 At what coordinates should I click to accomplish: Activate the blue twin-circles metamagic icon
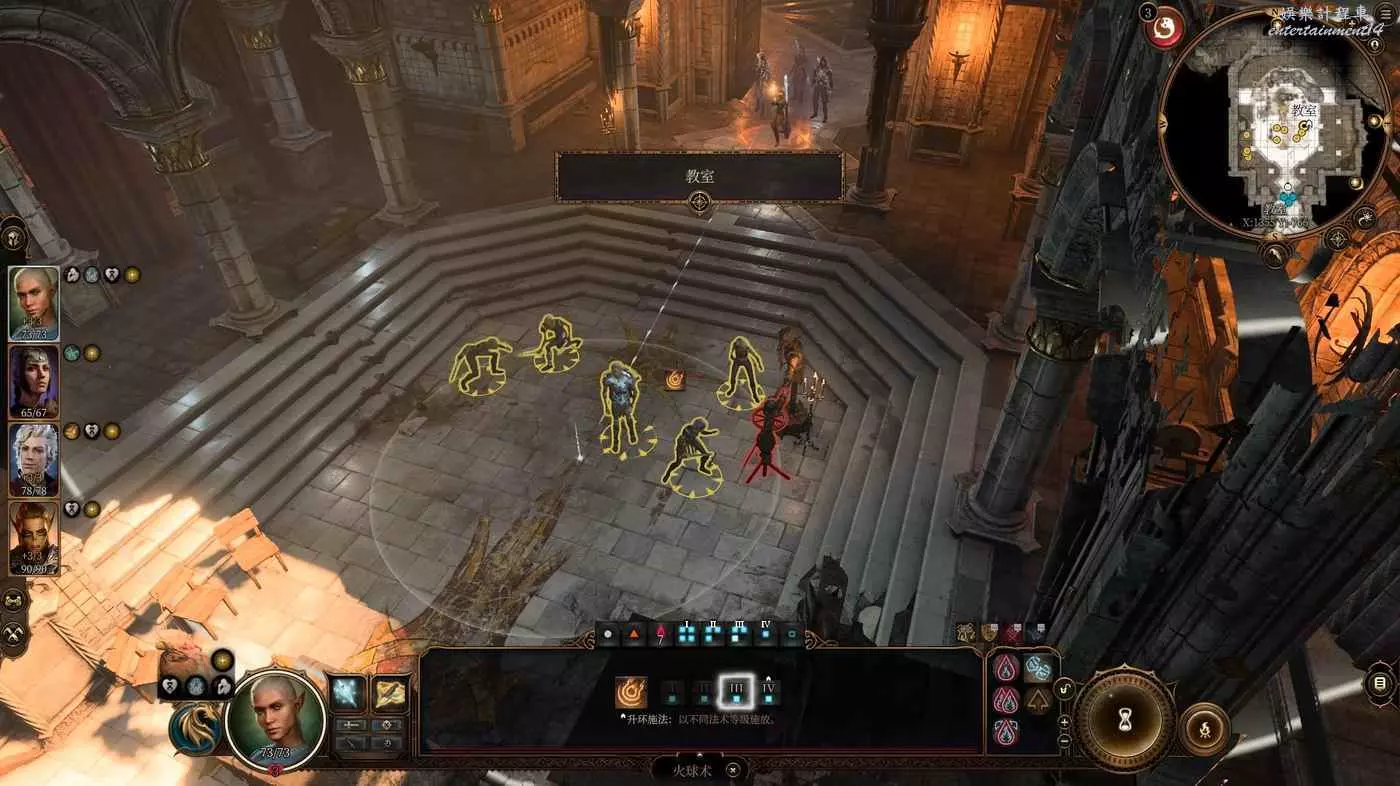(x=1038, y=669)
